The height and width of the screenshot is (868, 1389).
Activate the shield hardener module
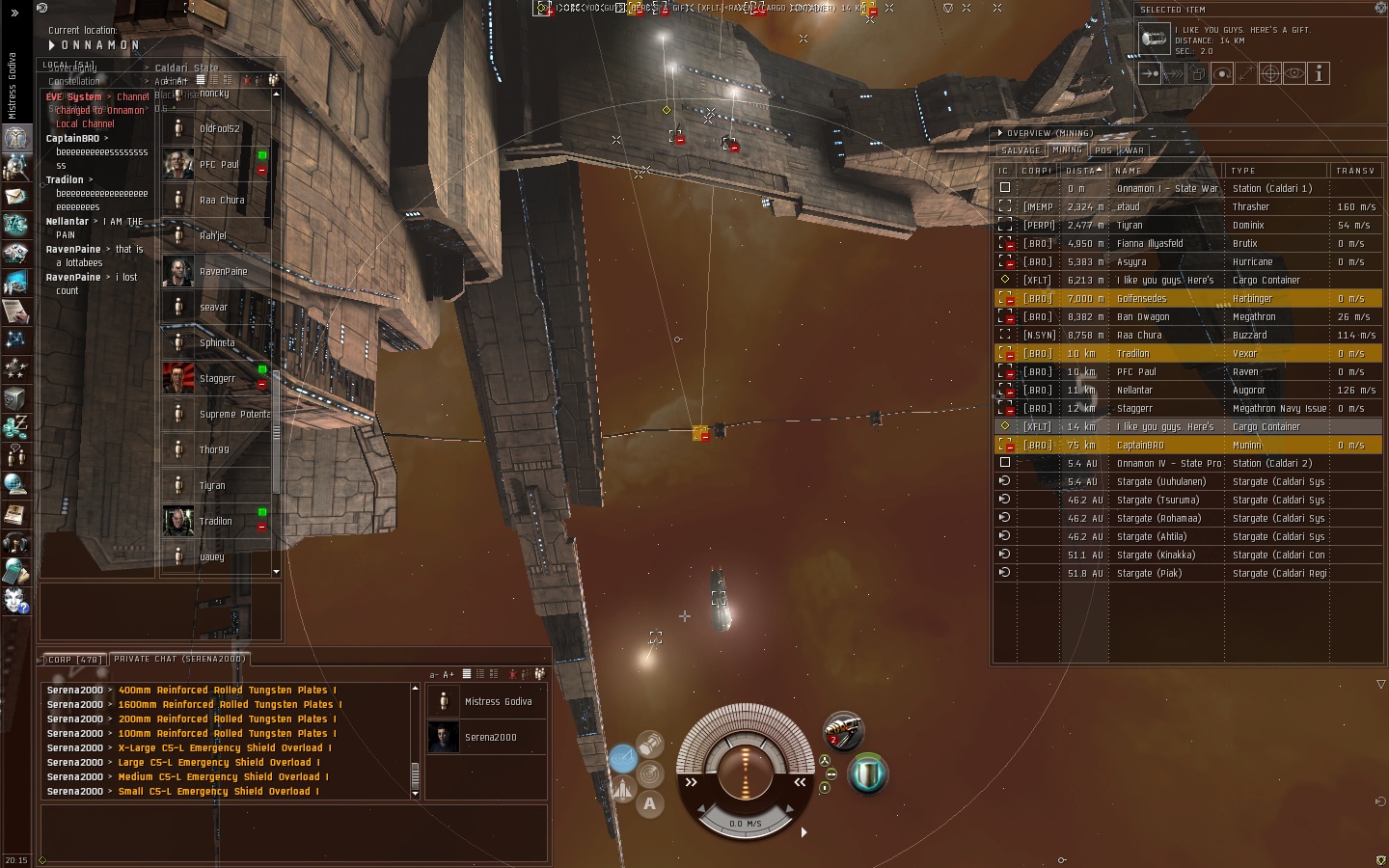[867, 773]
